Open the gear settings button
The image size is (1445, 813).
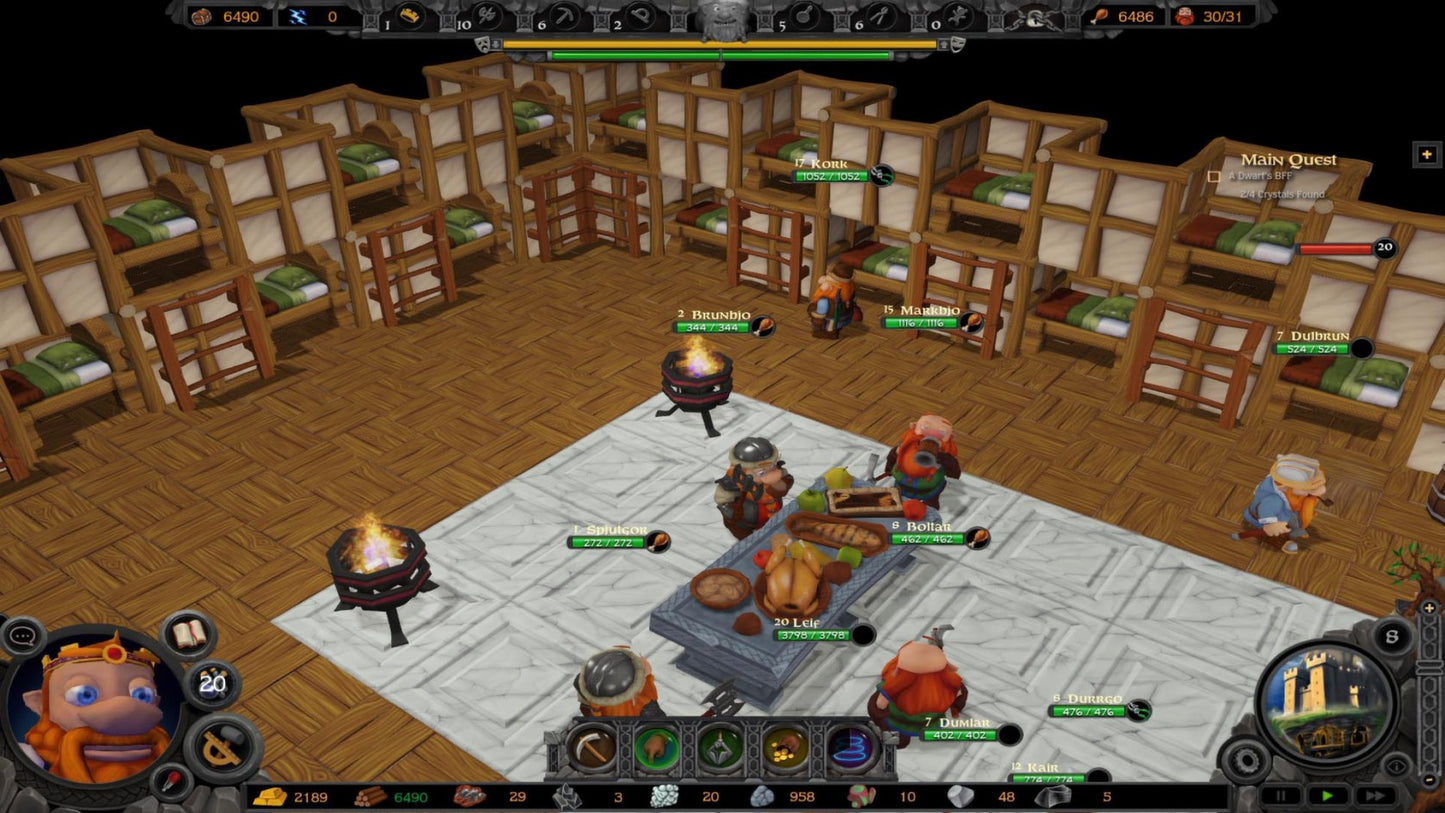[x=1246, y=760]
